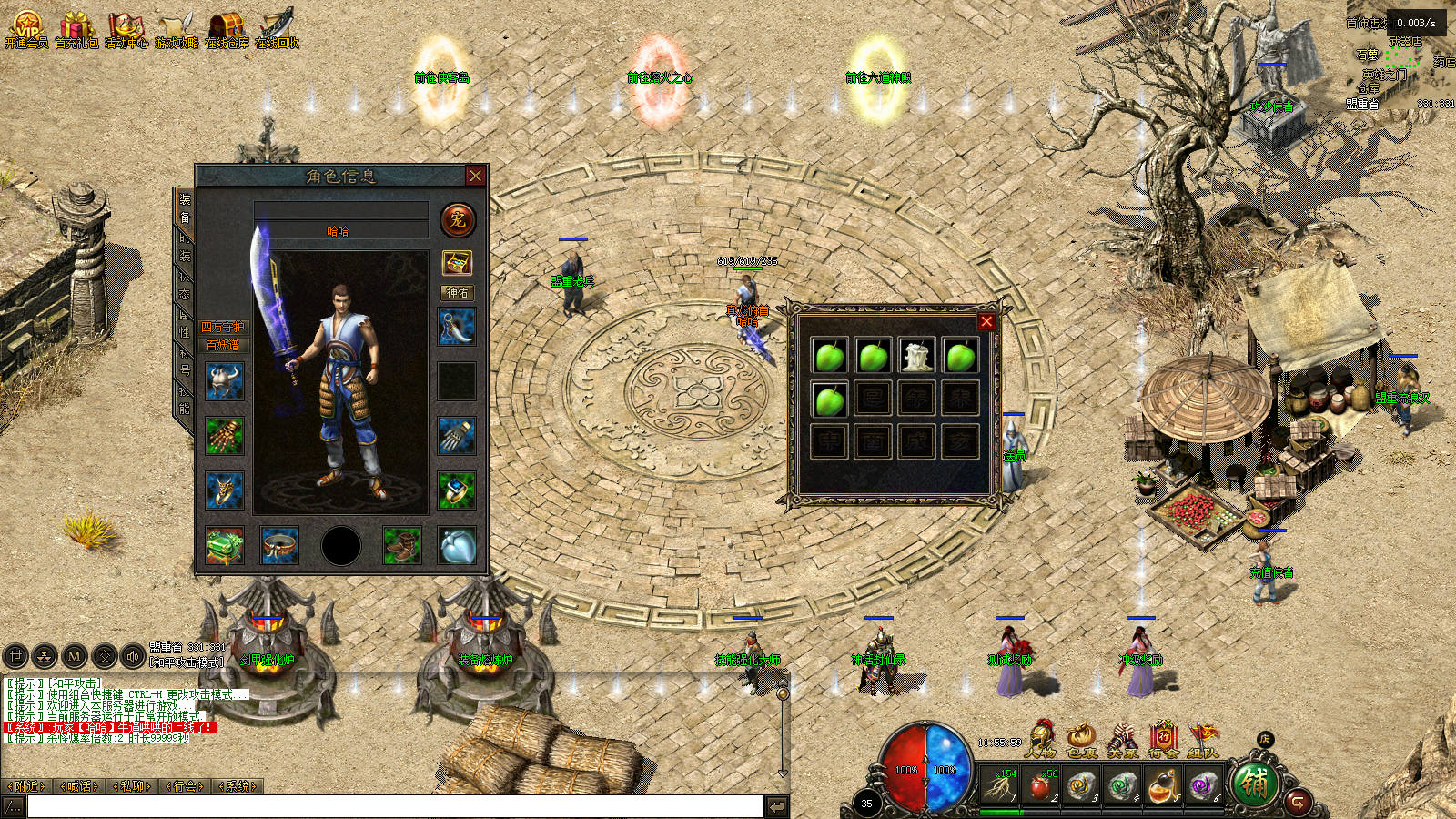Open the 包裹 inventory bag menu
Viewport: 1456px width, 819px height.
pos(1081,739)
